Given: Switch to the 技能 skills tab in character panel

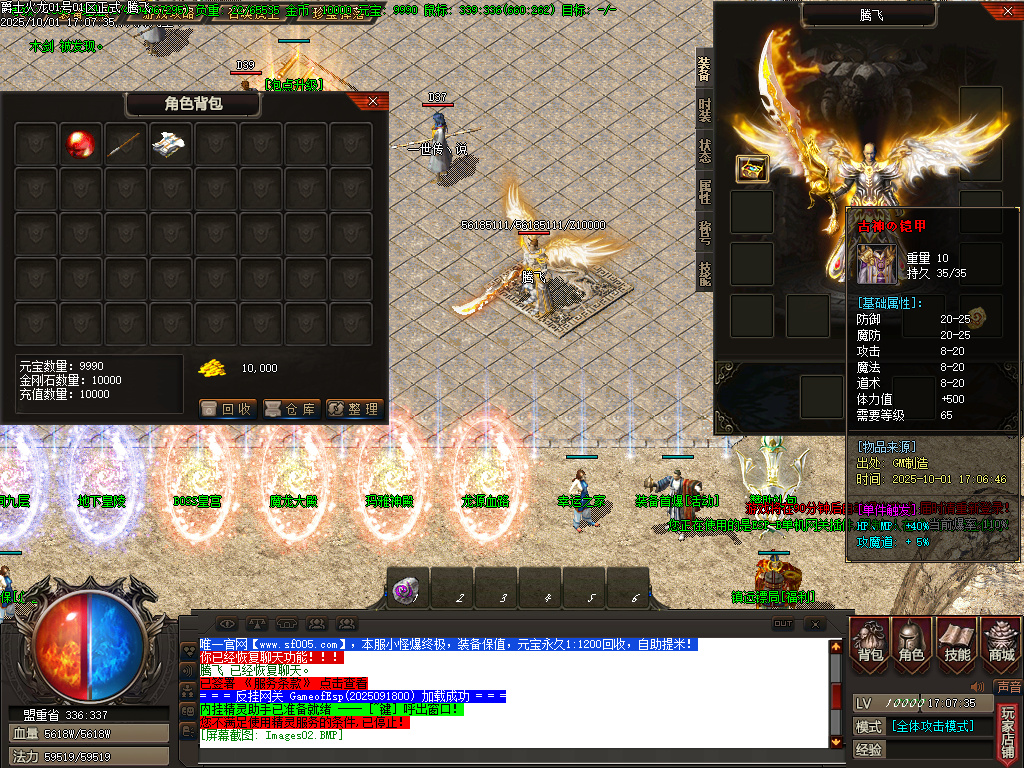Looking at the screenshot, I should point(704,274).
